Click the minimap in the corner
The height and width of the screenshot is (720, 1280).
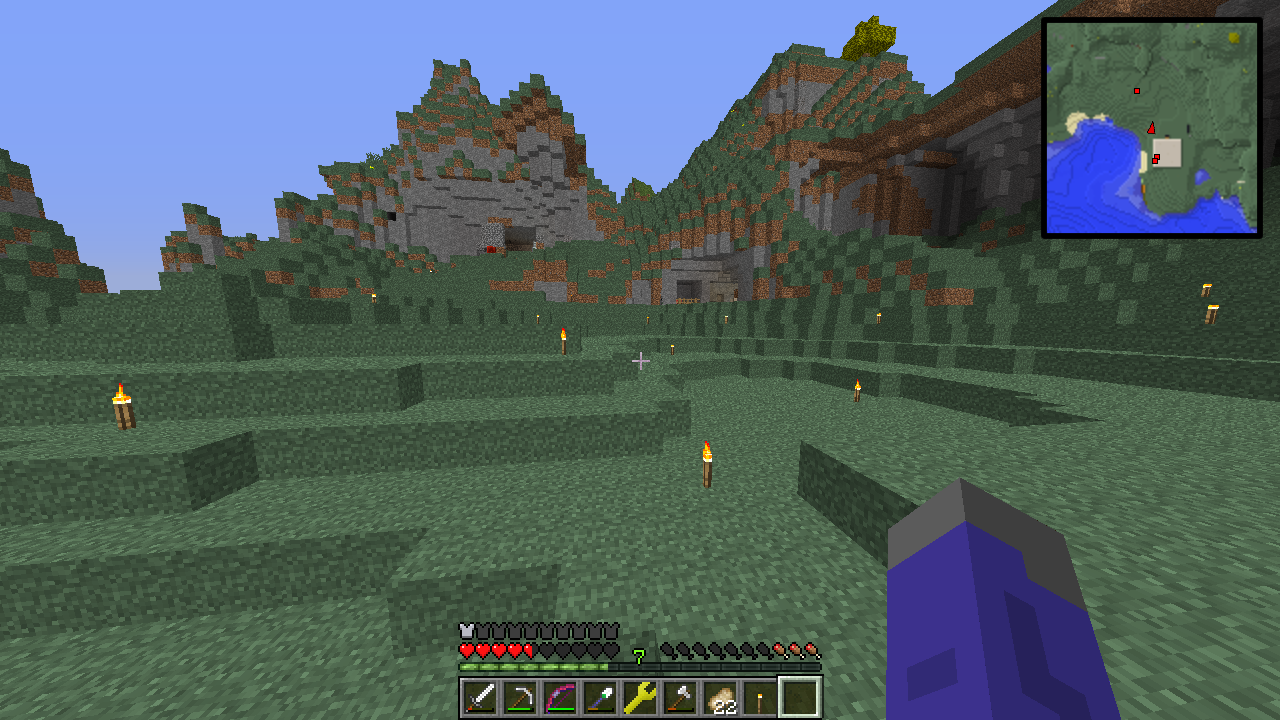(1151, 127)
